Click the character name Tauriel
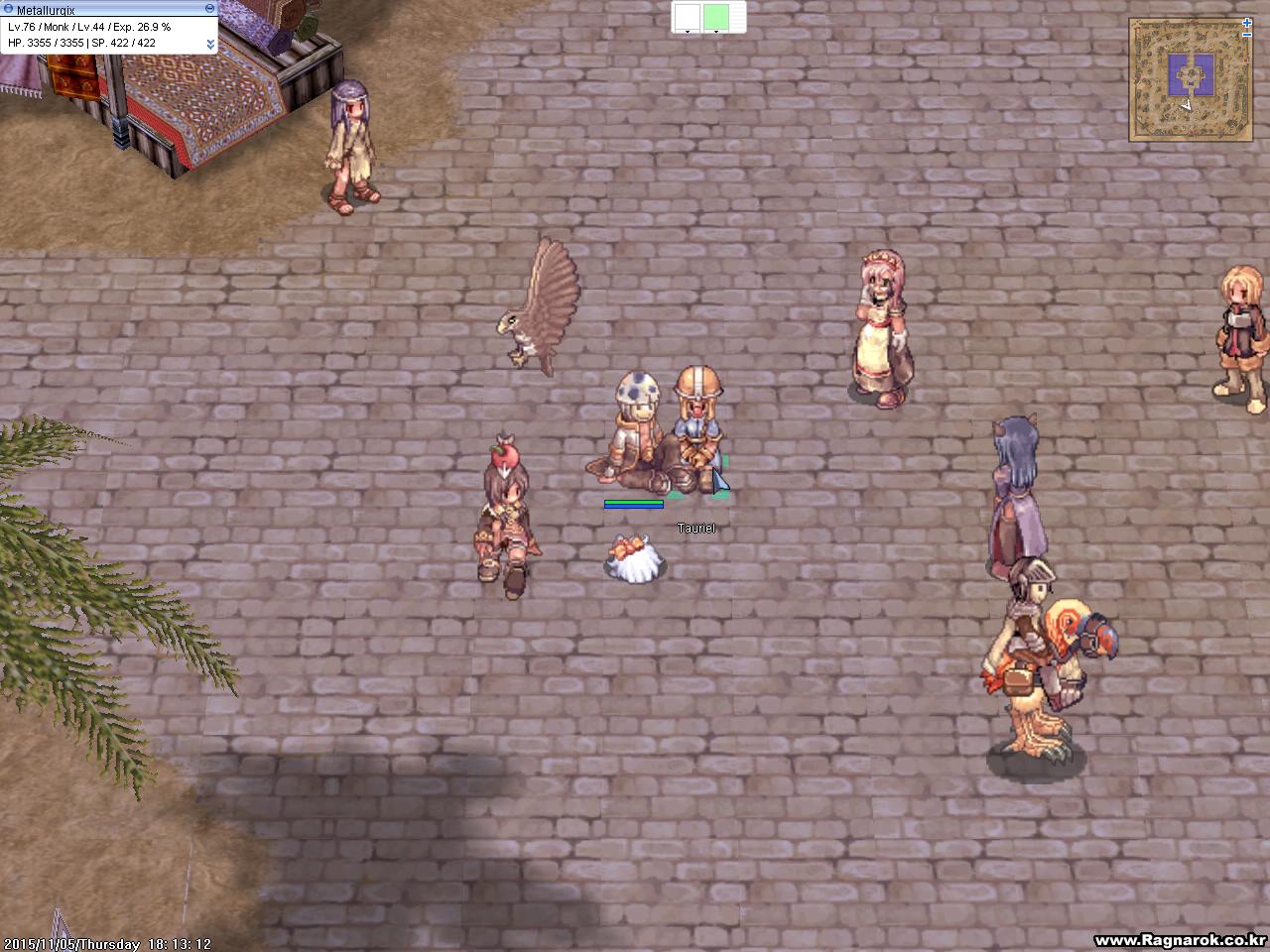This screenshot has width=1270, height=952. pyautogui.click(x=697, y=528)
